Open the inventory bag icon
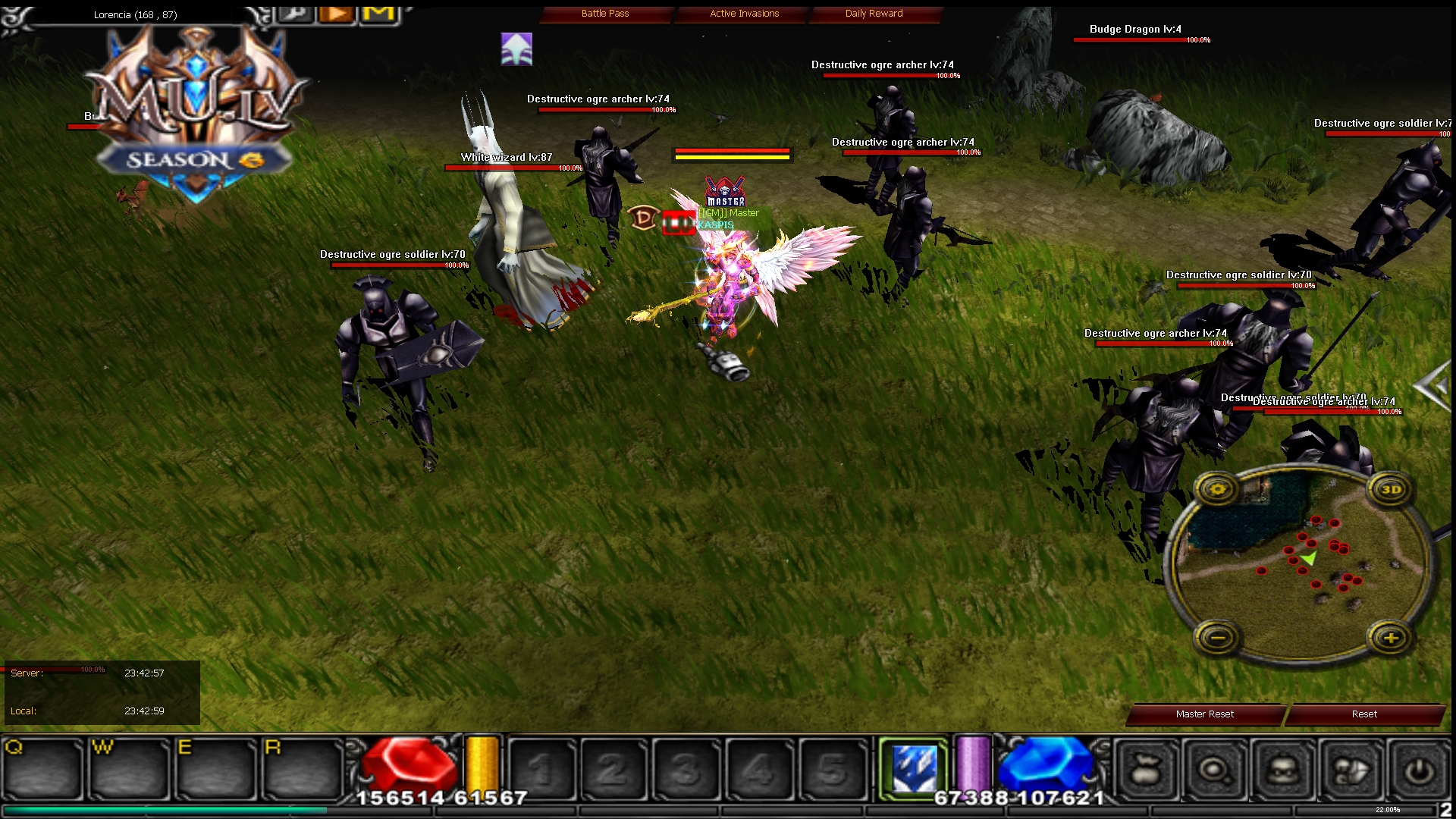The height and width of the screenshot is (819, 1456). (1145, 768)
